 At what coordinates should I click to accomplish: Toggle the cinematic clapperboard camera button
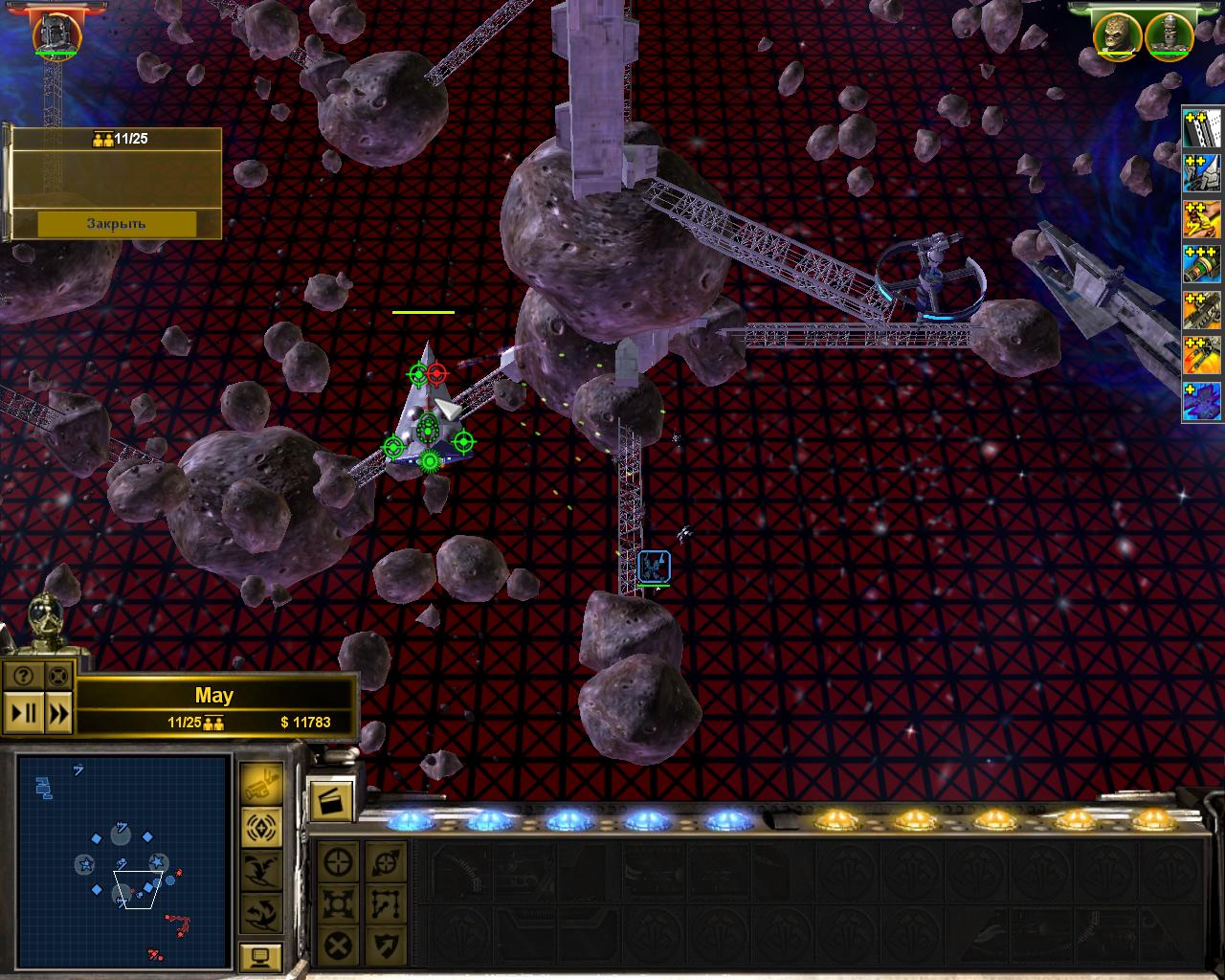point(331,801)
